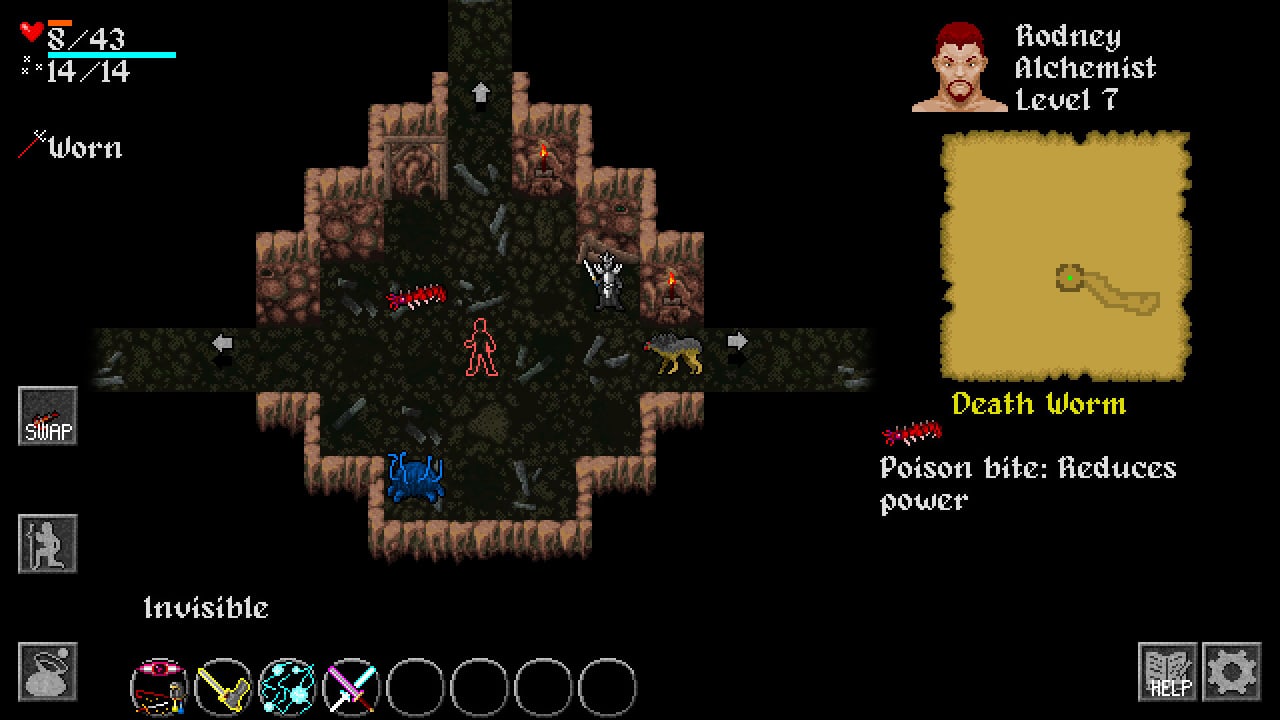Open Rodney's character portrait
The width and height of the screenshot is (1280, 720).
pos(959,67)
